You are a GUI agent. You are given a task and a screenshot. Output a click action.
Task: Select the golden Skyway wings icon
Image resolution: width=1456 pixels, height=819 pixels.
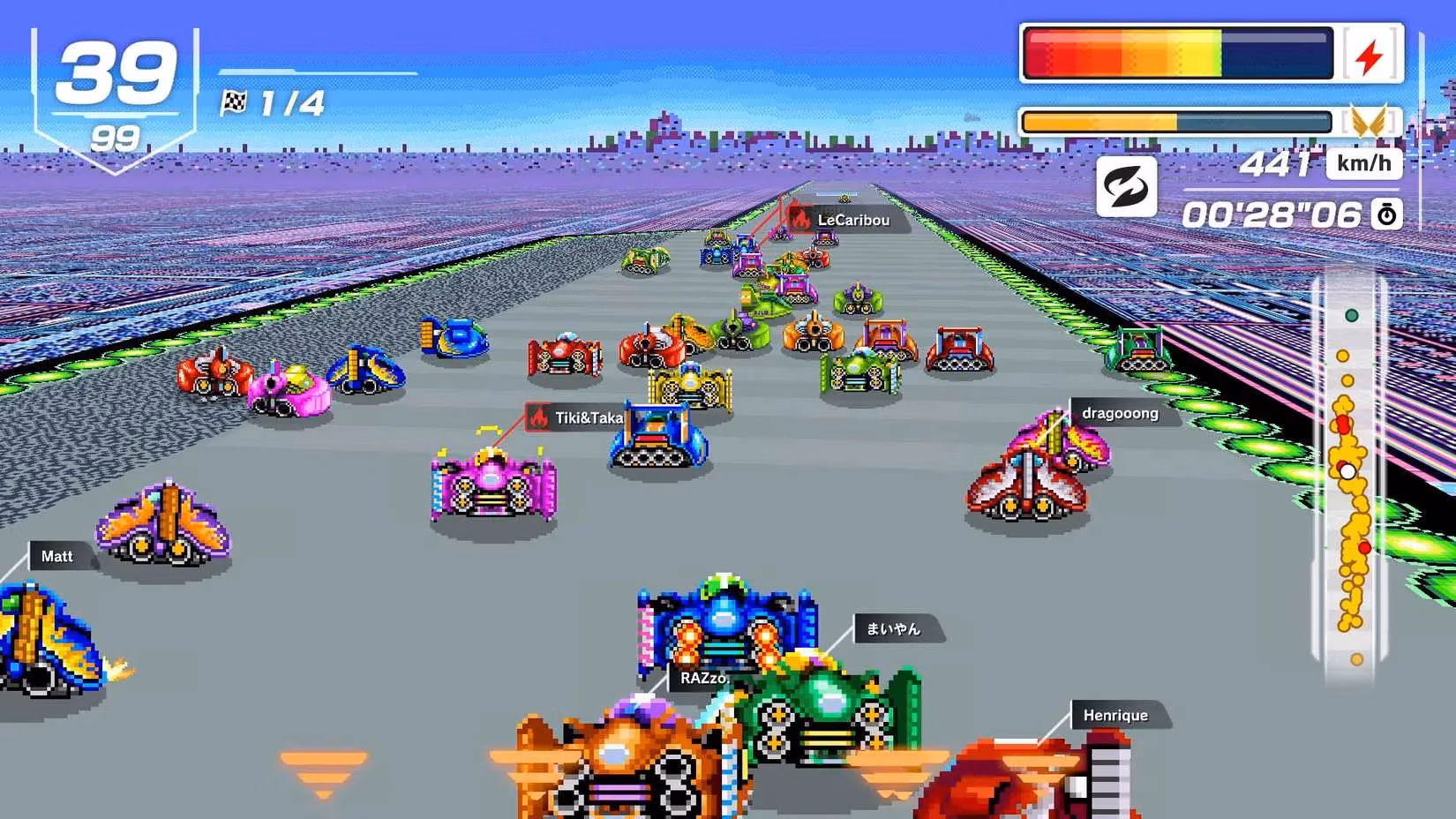coord(1368,122)
